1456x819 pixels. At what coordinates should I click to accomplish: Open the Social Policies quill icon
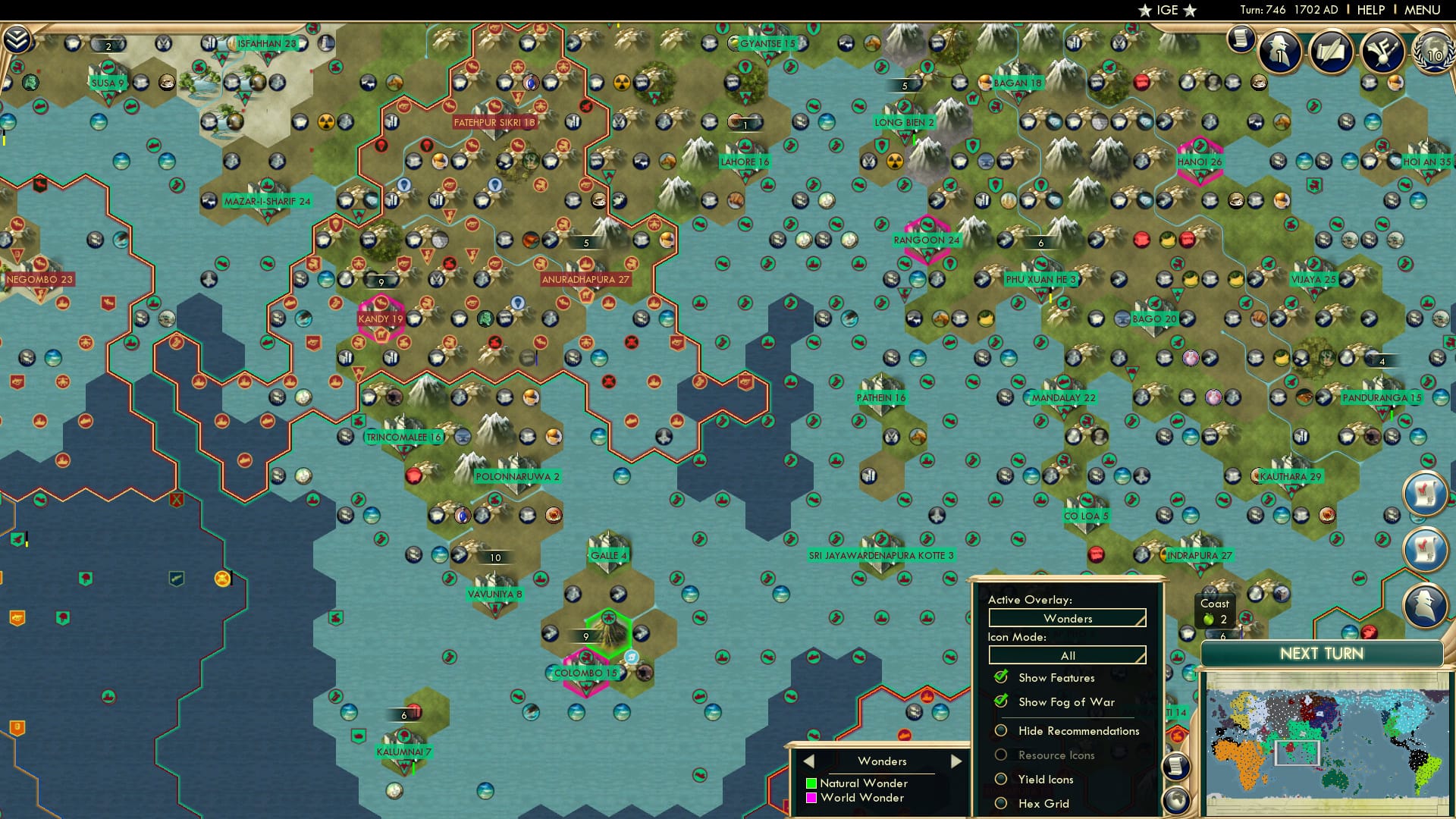(1333, 52)
